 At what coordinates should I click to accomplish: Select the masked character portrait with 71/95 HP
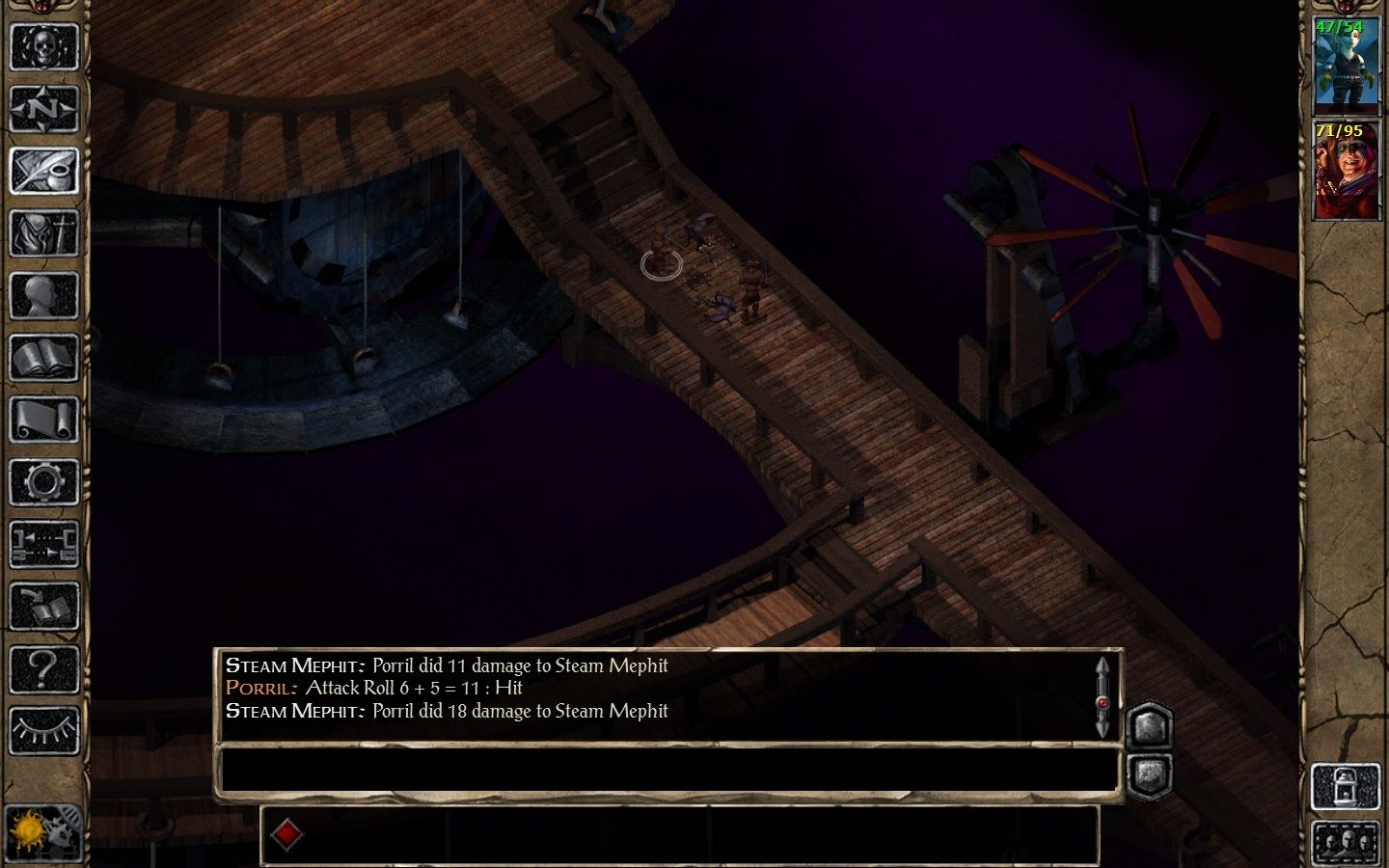[1345, 171]
